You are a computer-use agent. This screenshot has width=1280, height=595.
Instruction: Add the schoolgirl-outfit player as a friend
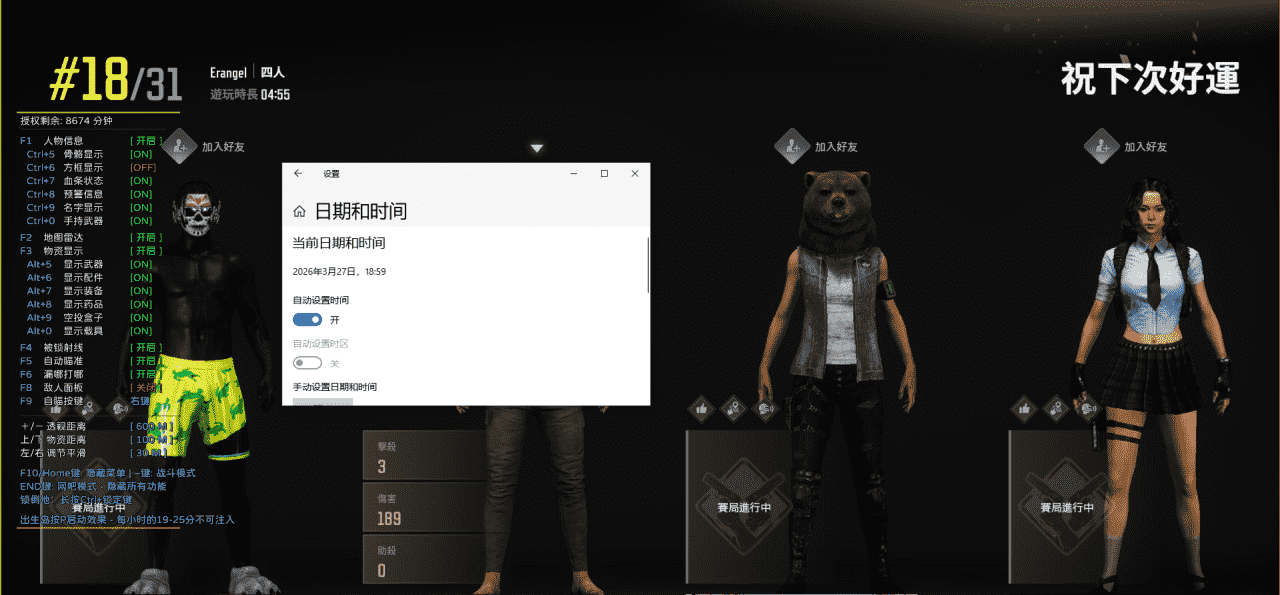pyautogui.click(x=1102, y=146)
